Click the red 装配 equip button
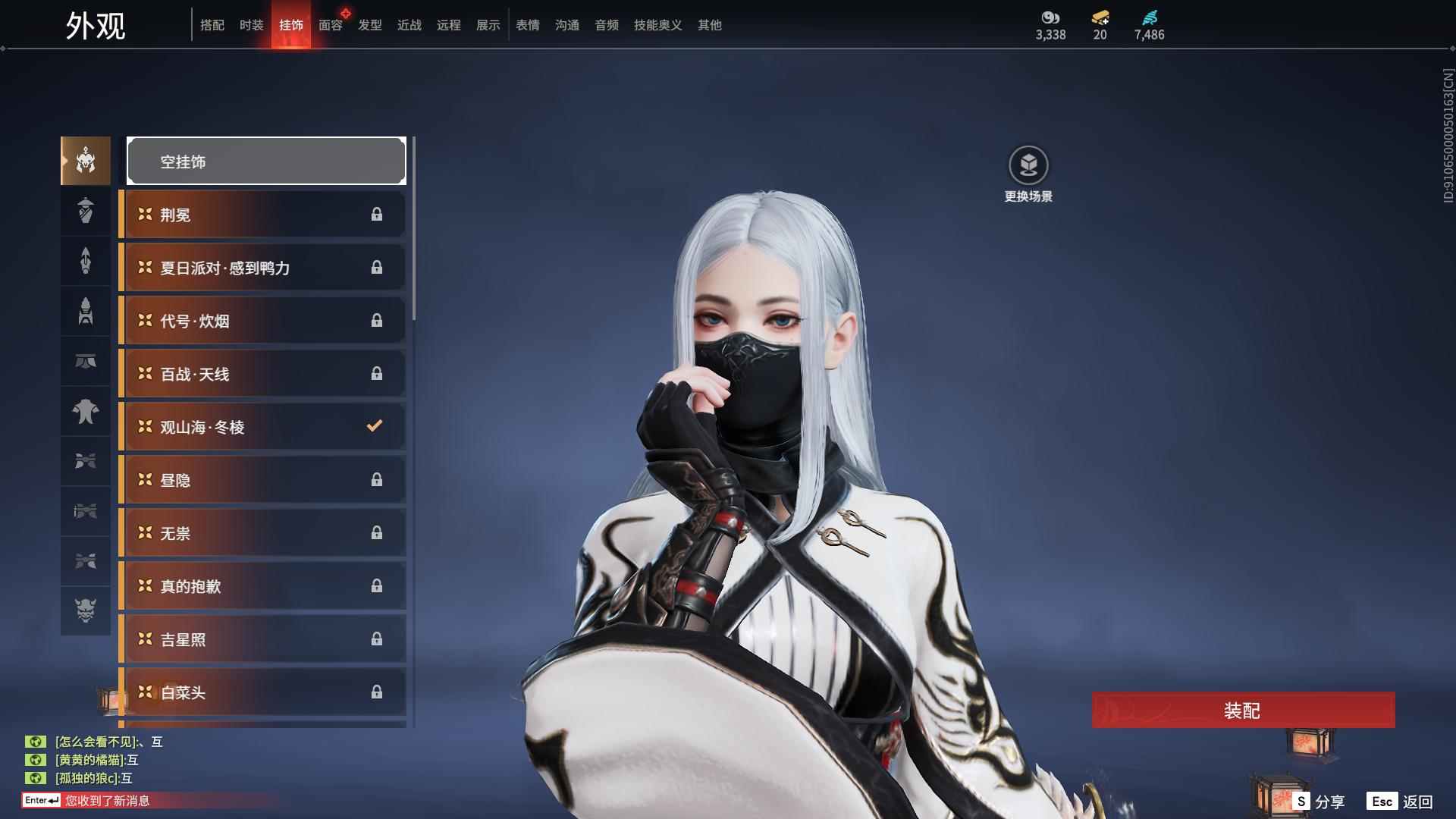The width and height of the screenshot is (1456, 819). click(x=1243, y=710)
